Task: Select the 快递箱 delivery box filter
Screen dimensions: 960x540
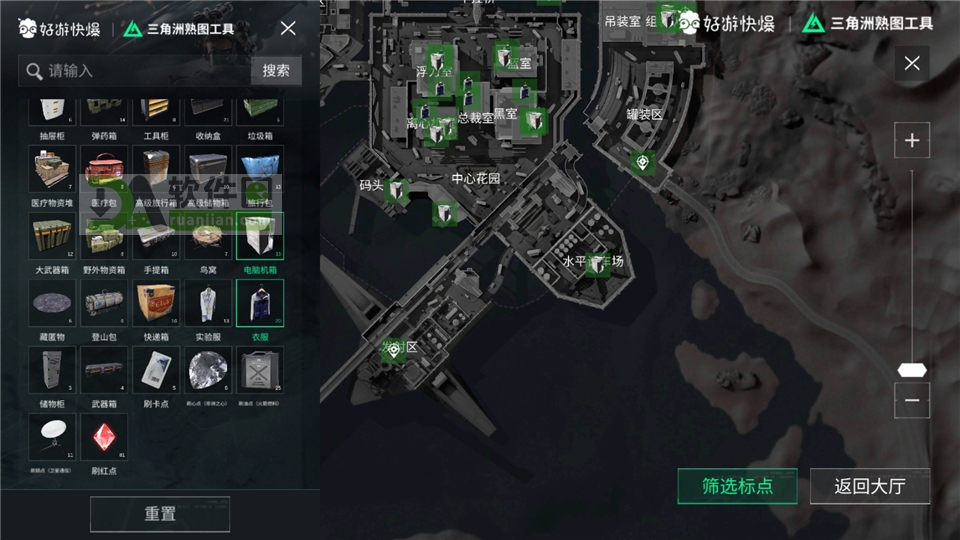Action: [156, 304]
